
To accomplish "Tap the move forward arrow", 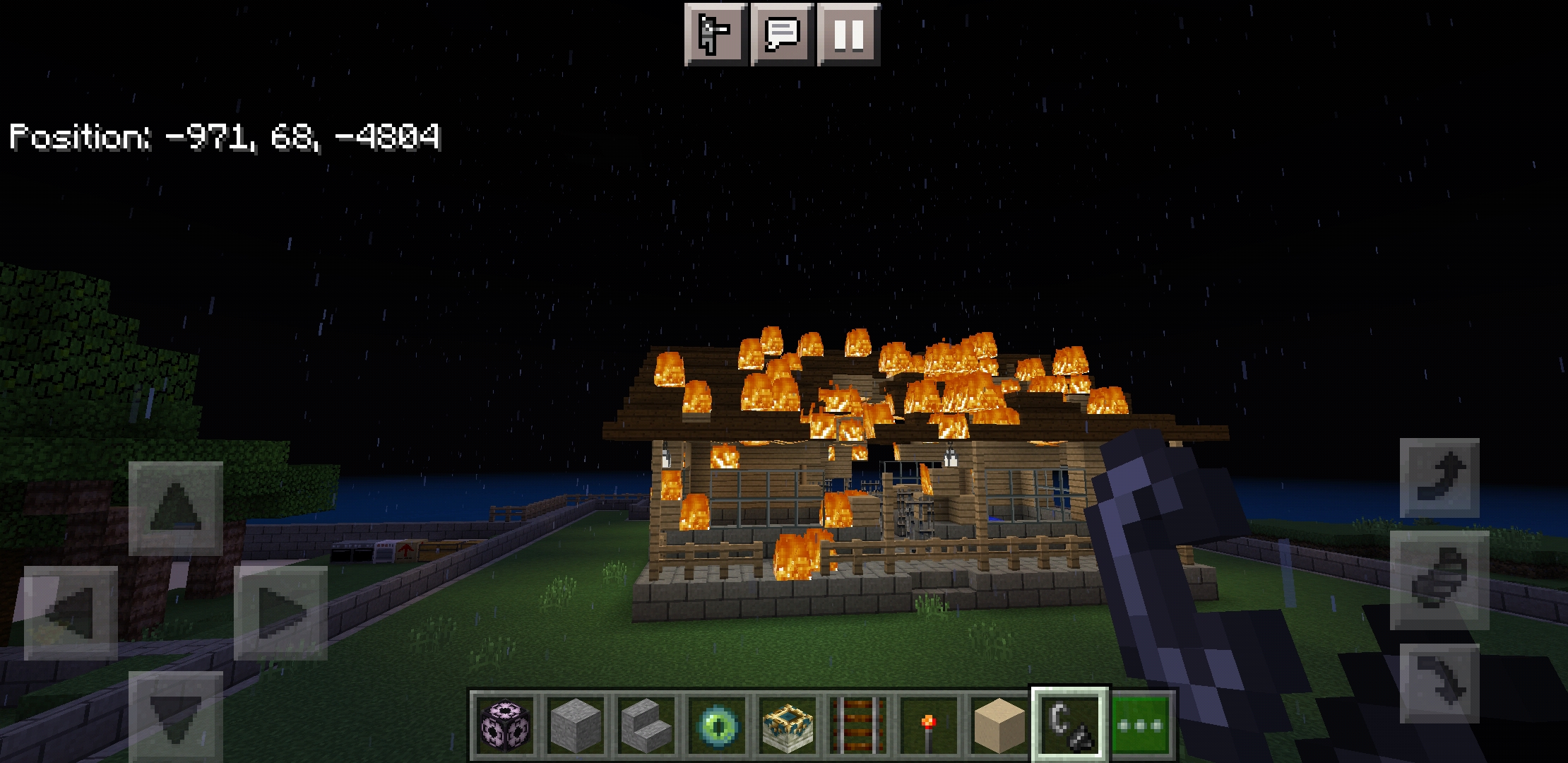I will pos(175,508).
